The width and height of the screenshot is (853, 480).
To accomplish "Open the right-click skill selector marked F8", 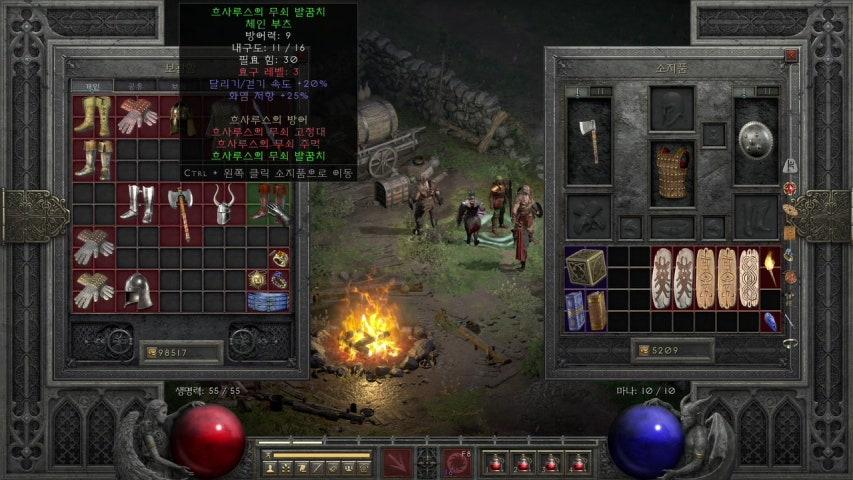I will [459, 462].
